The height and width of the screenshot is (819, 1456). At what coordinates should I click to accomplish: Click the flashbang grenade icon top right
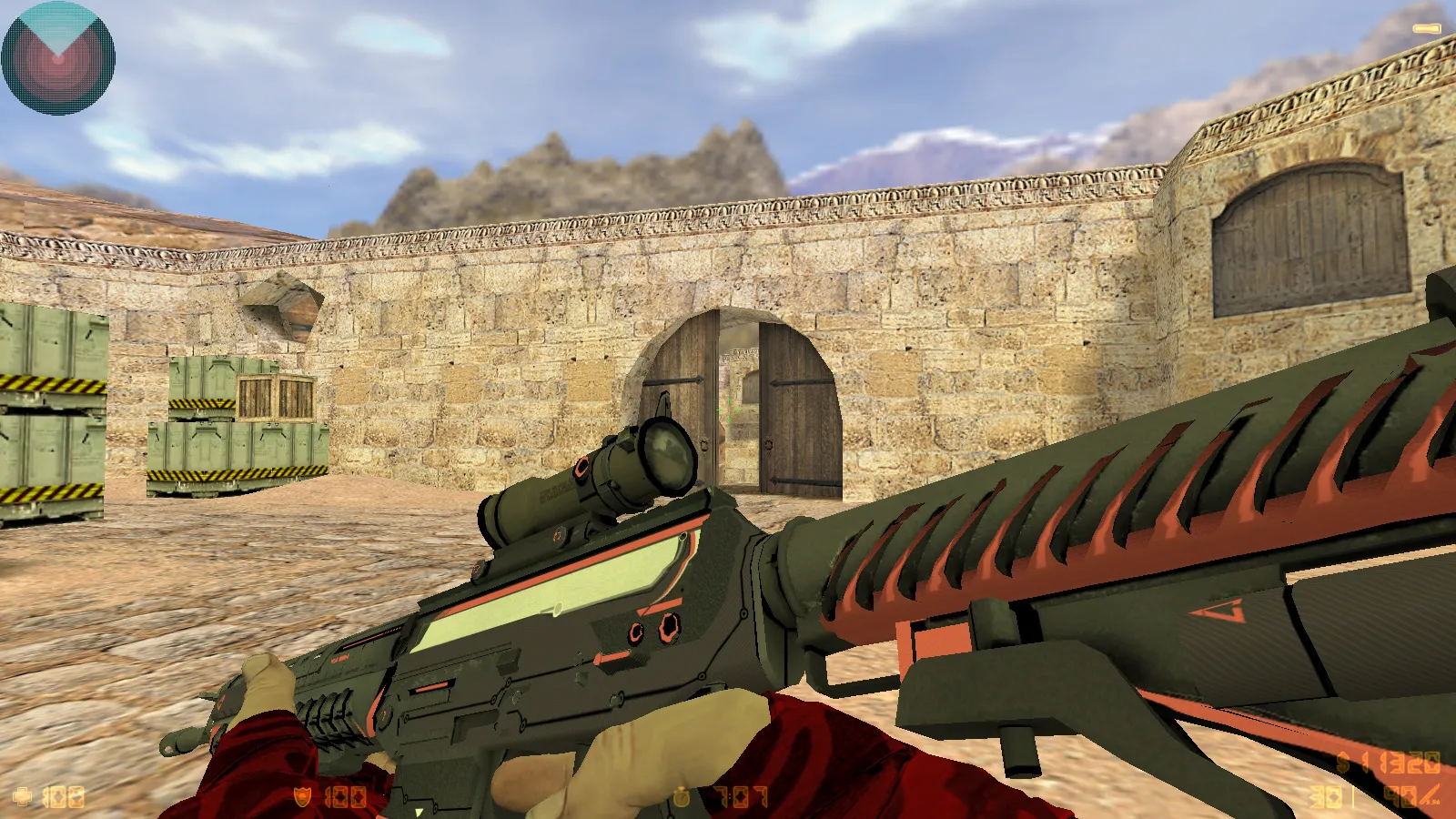1427,29
